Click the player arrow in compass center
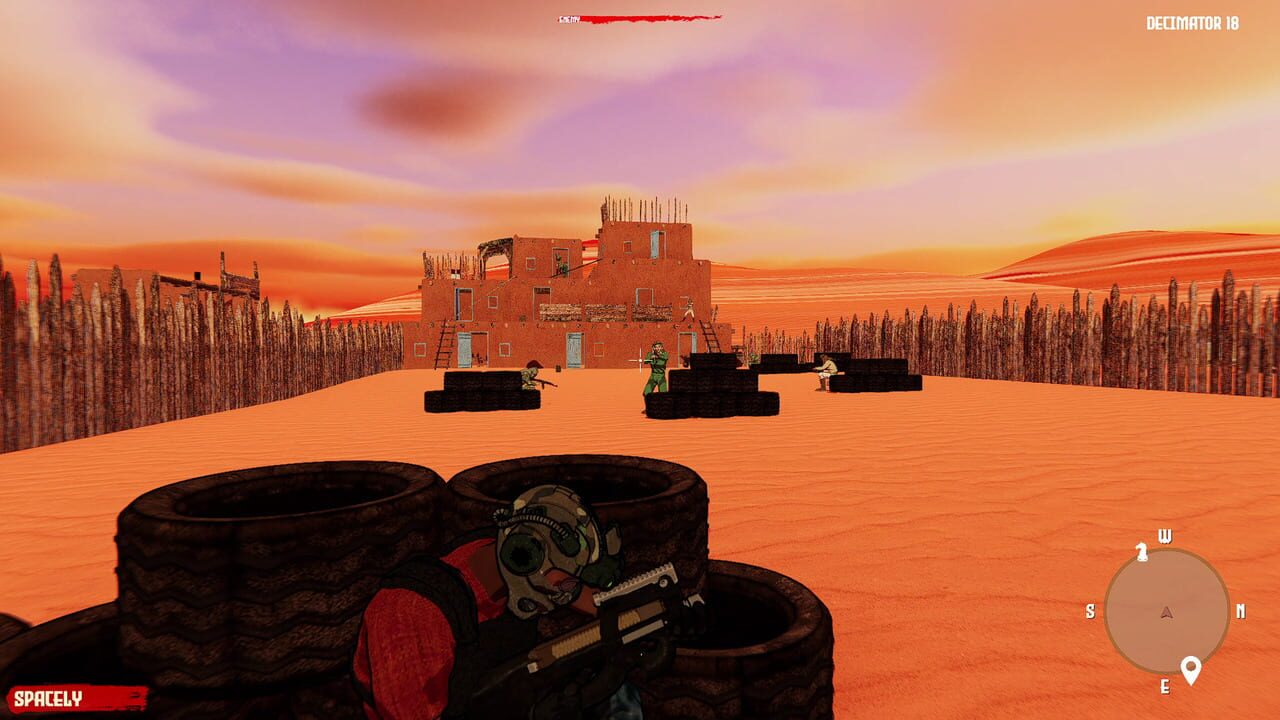 point(1166,611)
